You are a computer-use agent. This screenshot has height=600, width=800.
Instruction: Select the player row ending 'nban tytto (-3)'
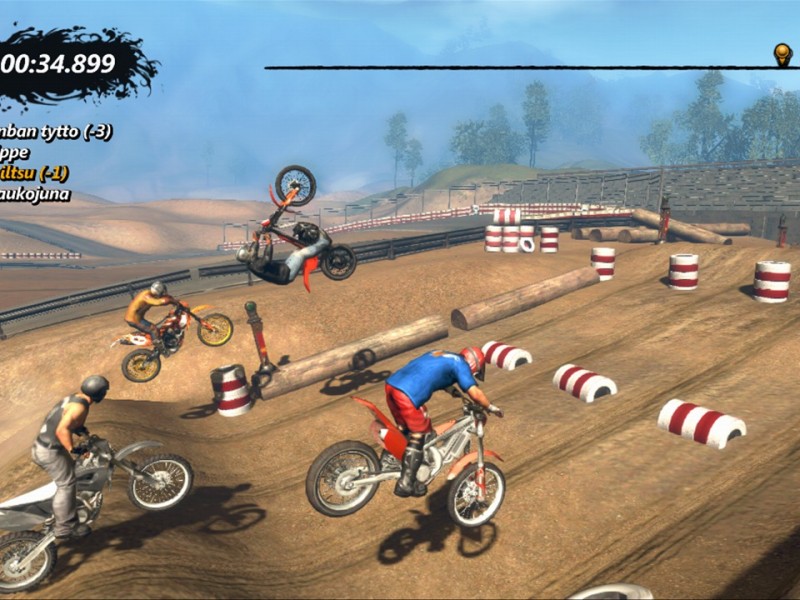click(x=55, y=132)
